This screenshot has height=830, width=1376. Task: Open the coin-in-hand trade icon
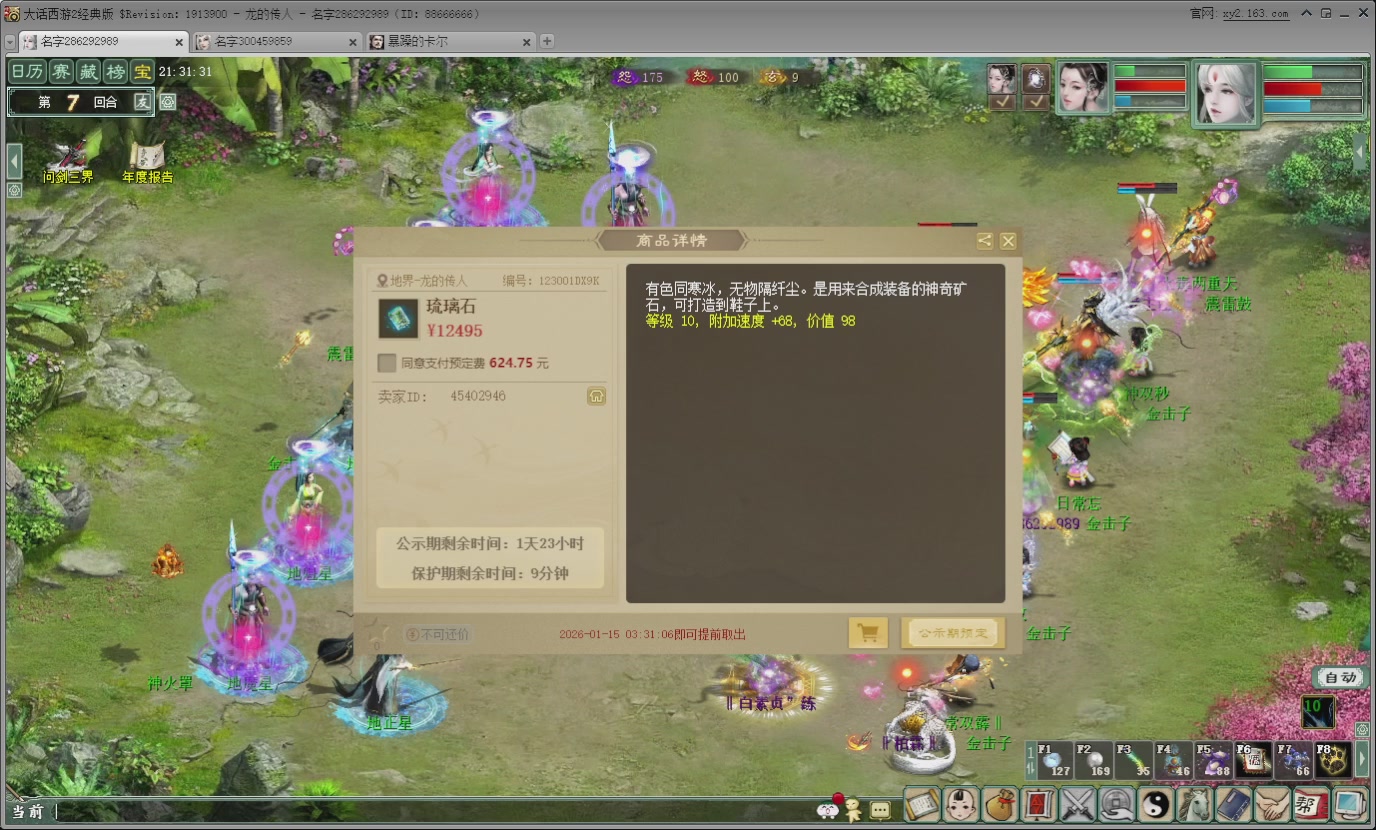coord(1114,805)
